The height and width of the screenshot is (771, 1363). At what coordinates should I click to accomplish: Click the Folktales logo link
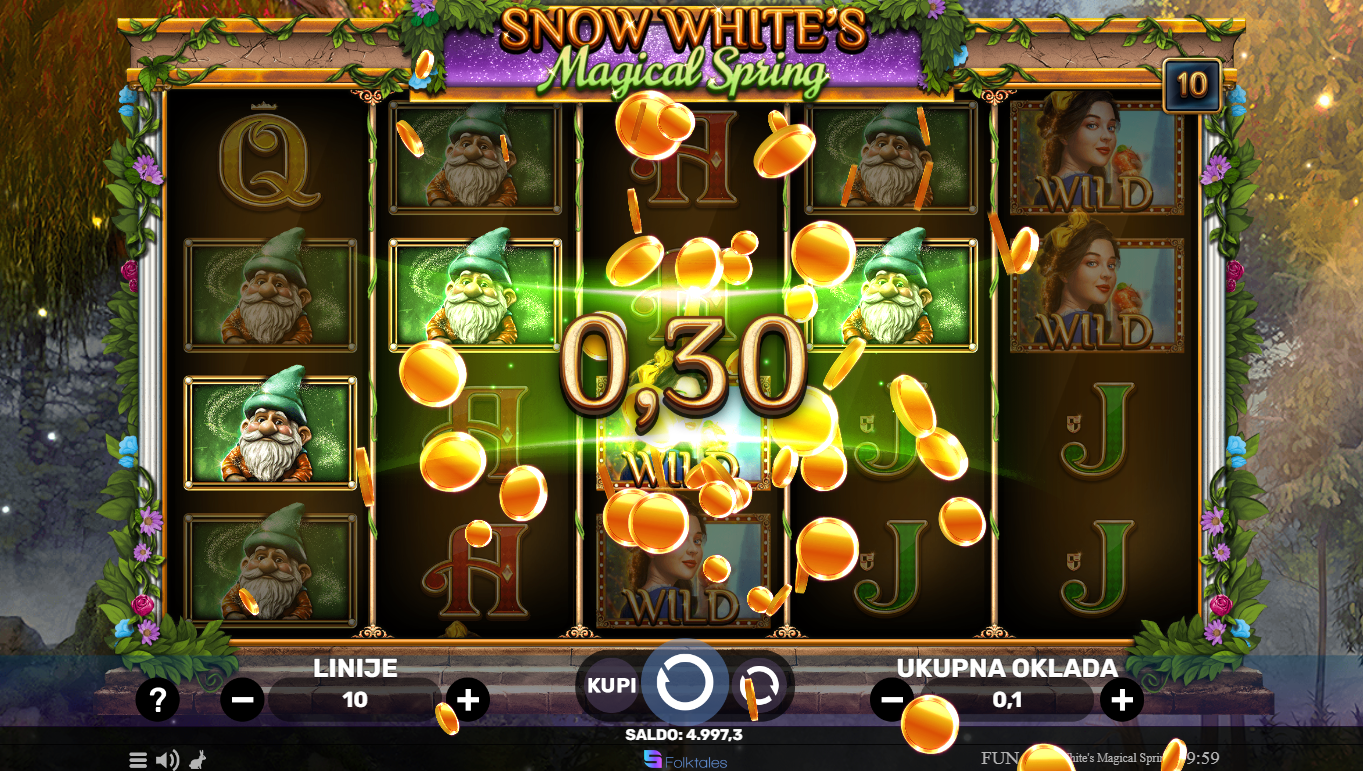tap(685, 761)
